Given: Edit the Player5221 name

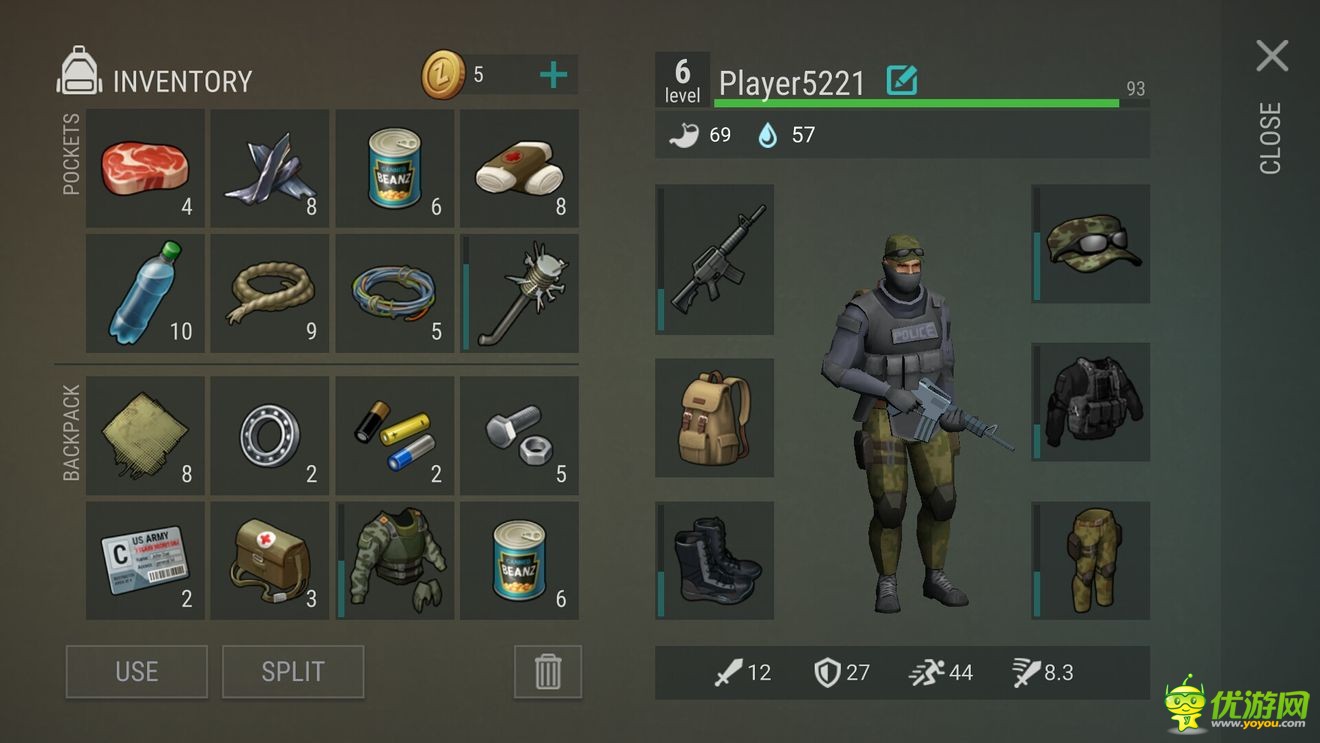Looking at the screenshot, I should click(902, 81).
